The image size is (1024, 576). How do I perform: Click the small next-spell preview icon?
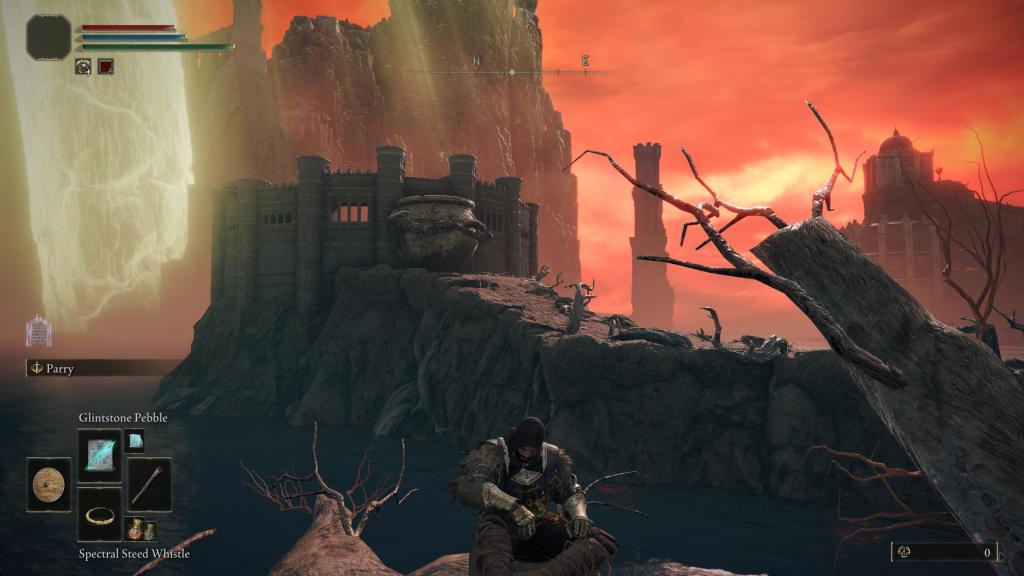[134, 441]
